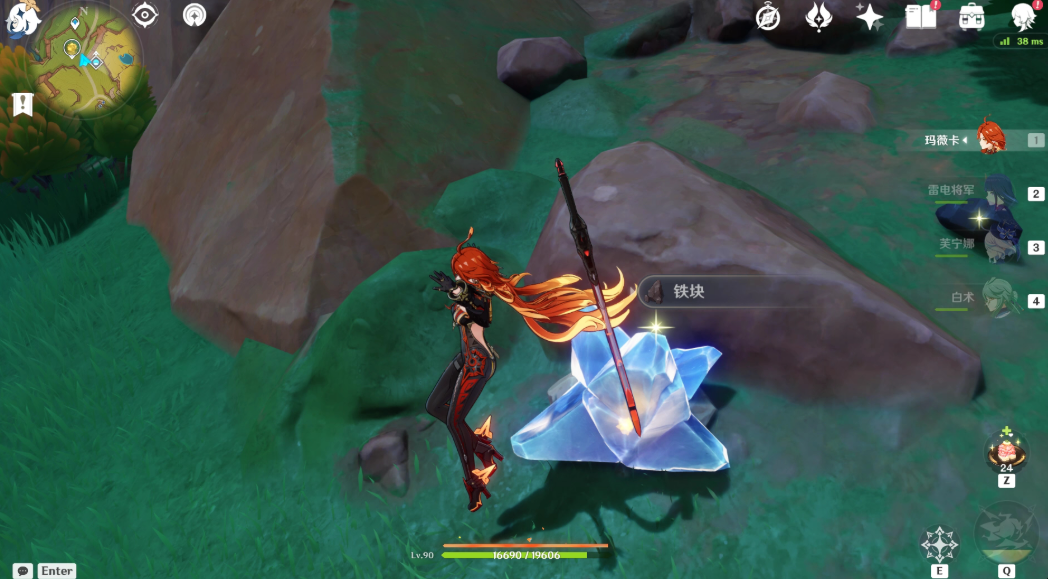Open the adventurer handbook book icon

click(920, 17)
